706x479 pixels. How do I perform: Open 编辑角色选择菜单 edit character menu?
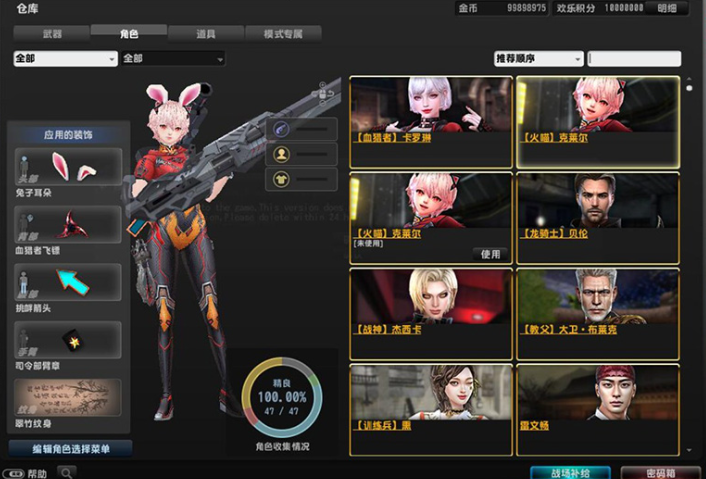pos(70,449)
